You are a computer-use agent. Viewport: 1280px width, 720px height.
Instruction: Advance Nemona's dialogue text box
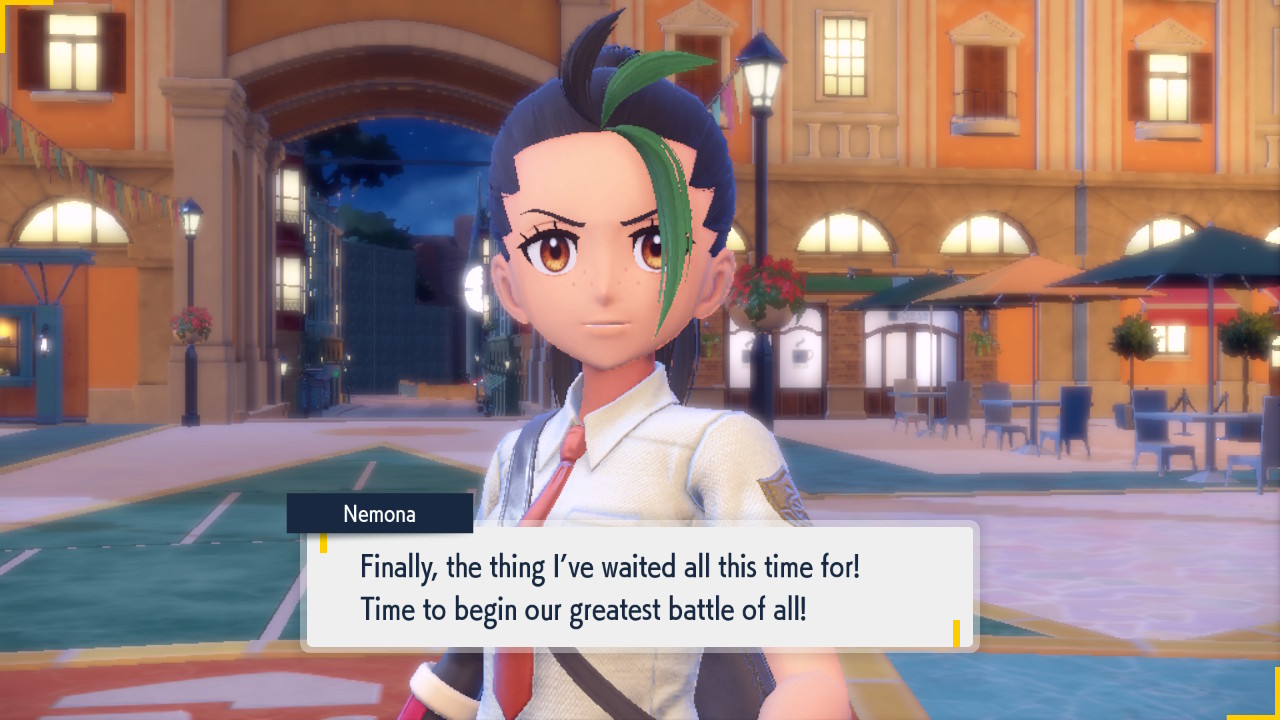point(640,587)
